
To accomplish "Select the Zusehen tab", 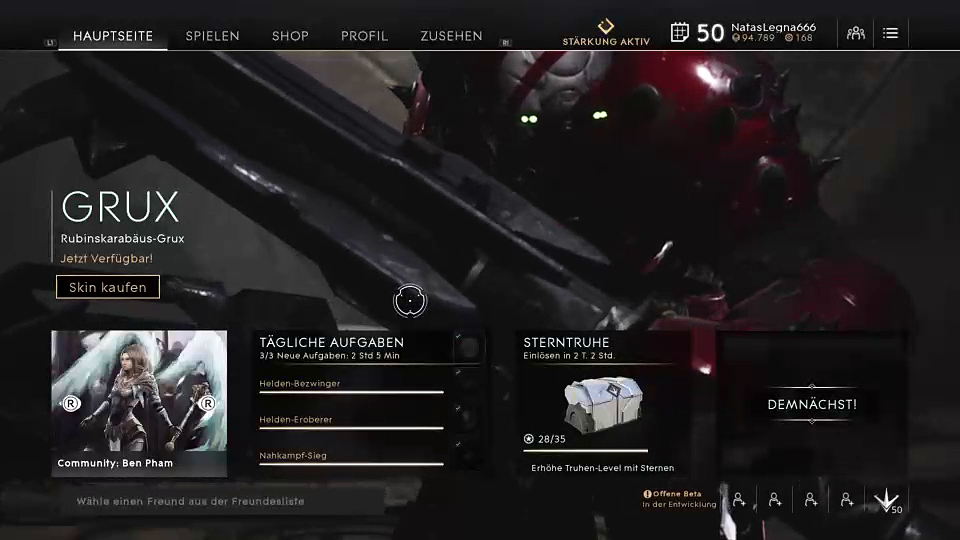I will tap(451, 36).
